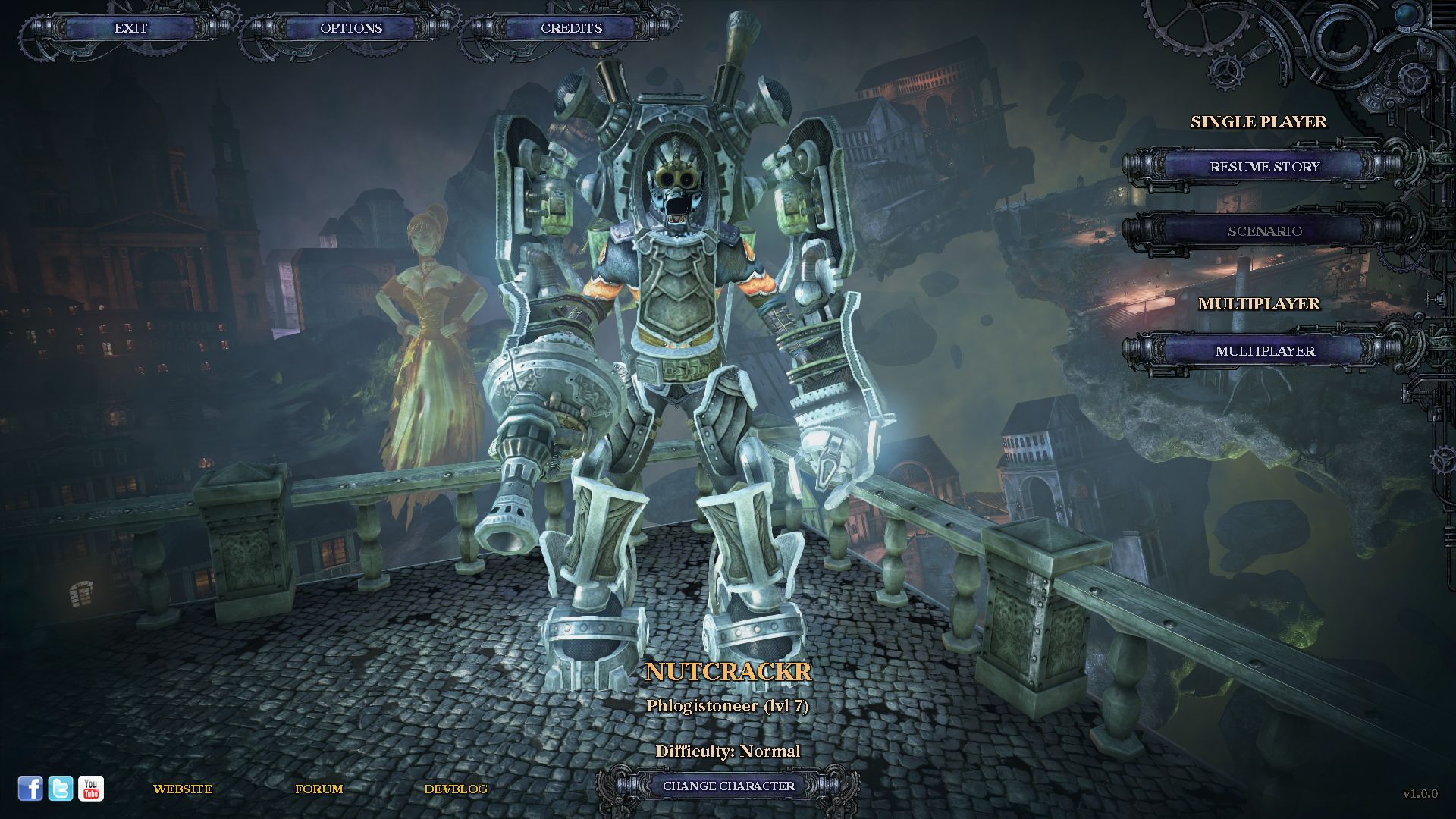Click the Change Character button
Screen dimensions: 1456x819
[728, 786]
